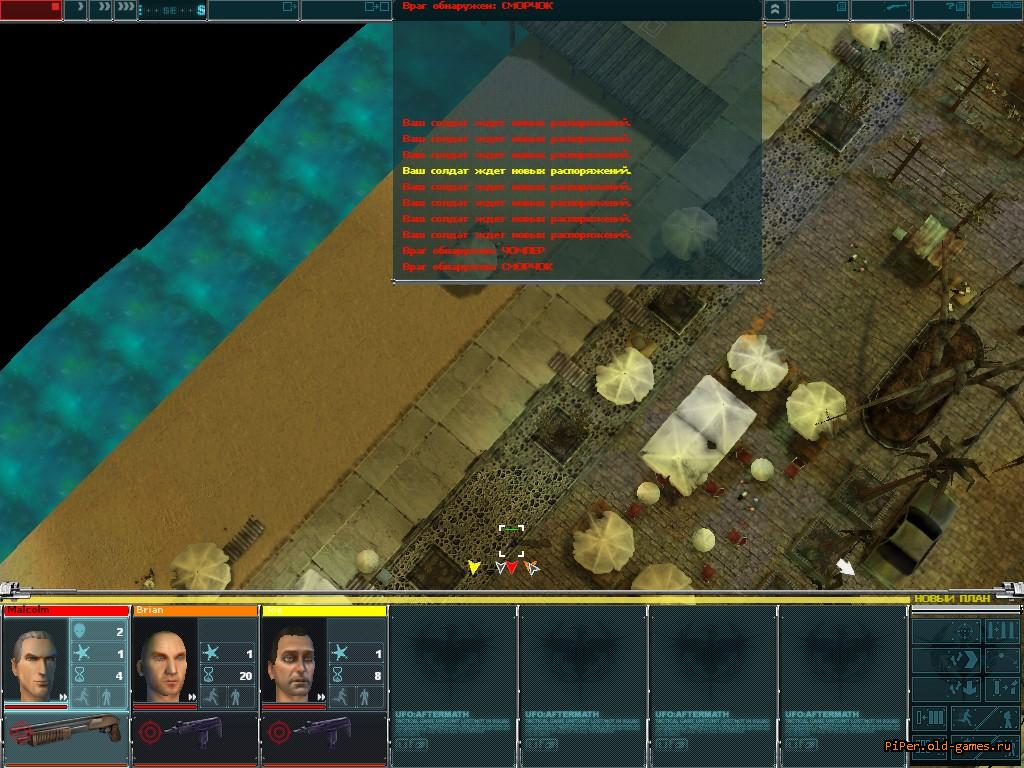Select the yellow-labeled third soldier's portrait
Viewport: 1024px width, 768px height.
[x=291, y=662]
